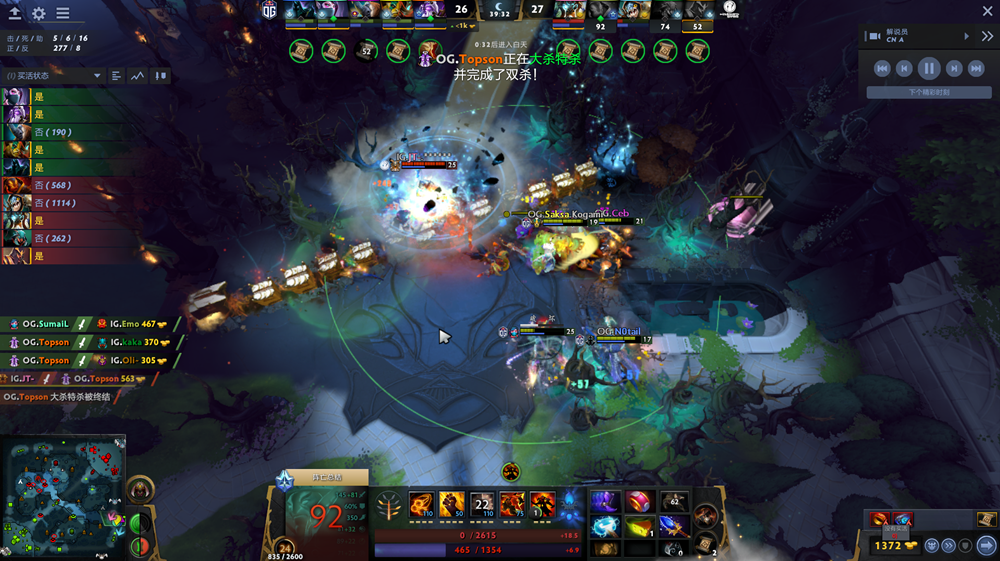Close the spectator view with X

[986, 12]
